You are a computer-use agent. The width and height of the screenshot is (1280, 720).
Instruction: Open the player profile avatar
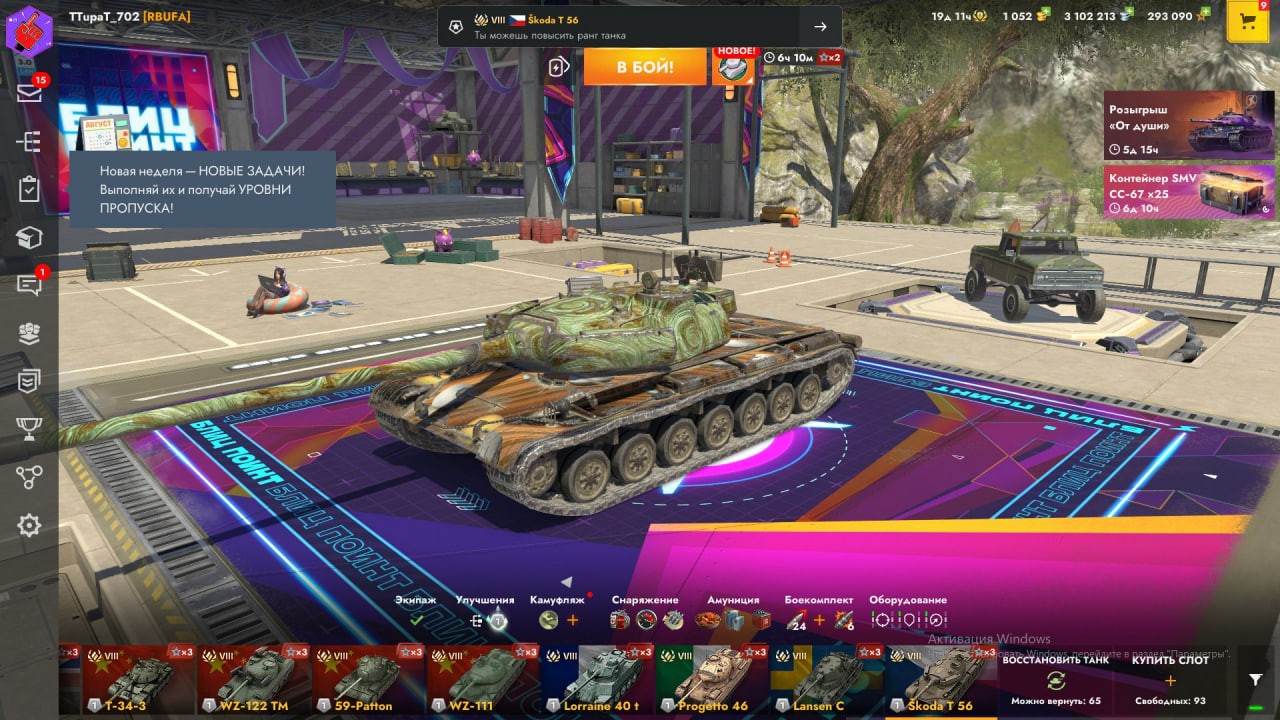[x=29, y=27]
